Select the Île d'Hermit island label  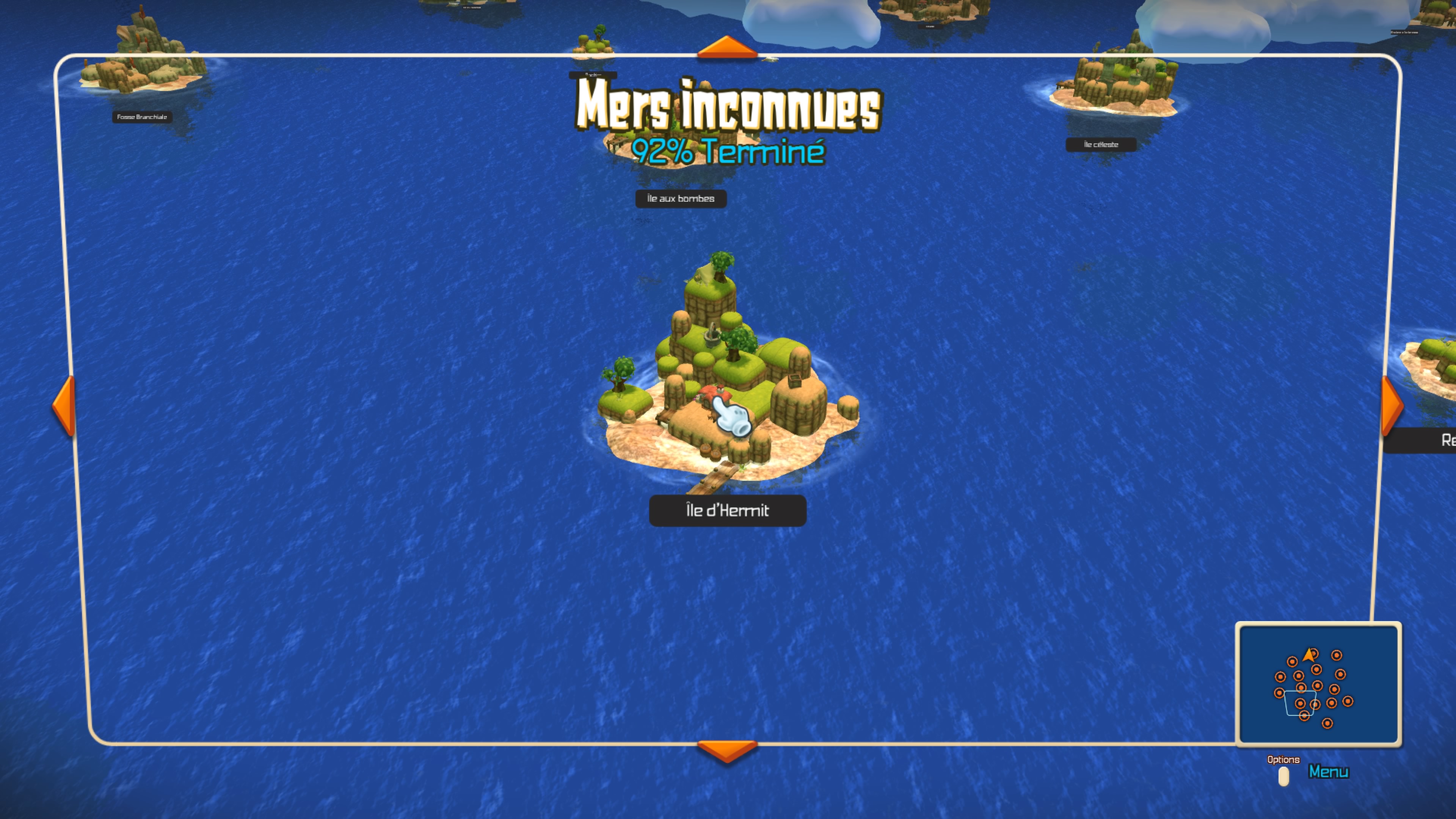click(x=728, y=510)
